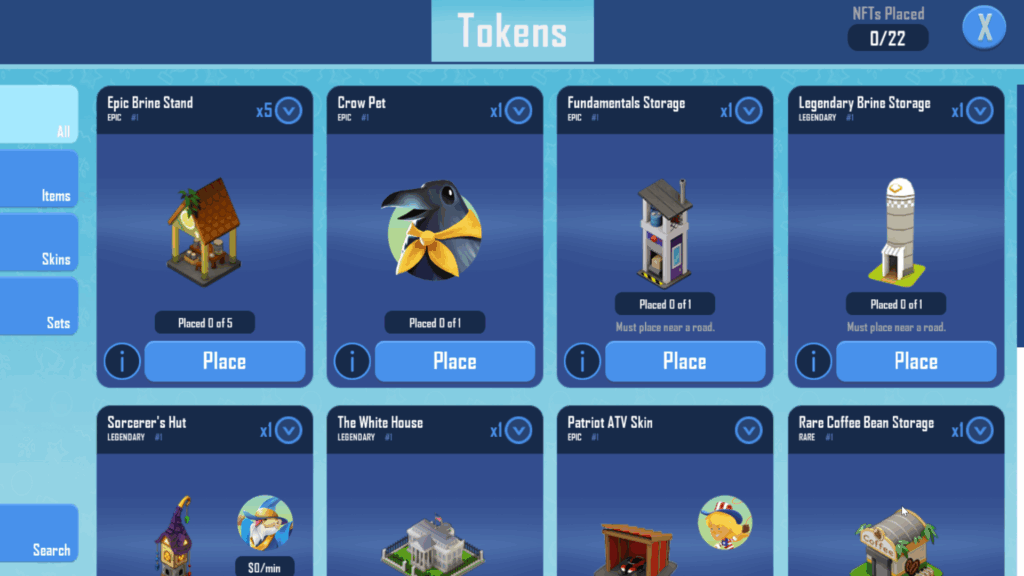Show Legendary Brine Storage info
The height and width of the screenshot is (576, 1024).
coord(813,361)
